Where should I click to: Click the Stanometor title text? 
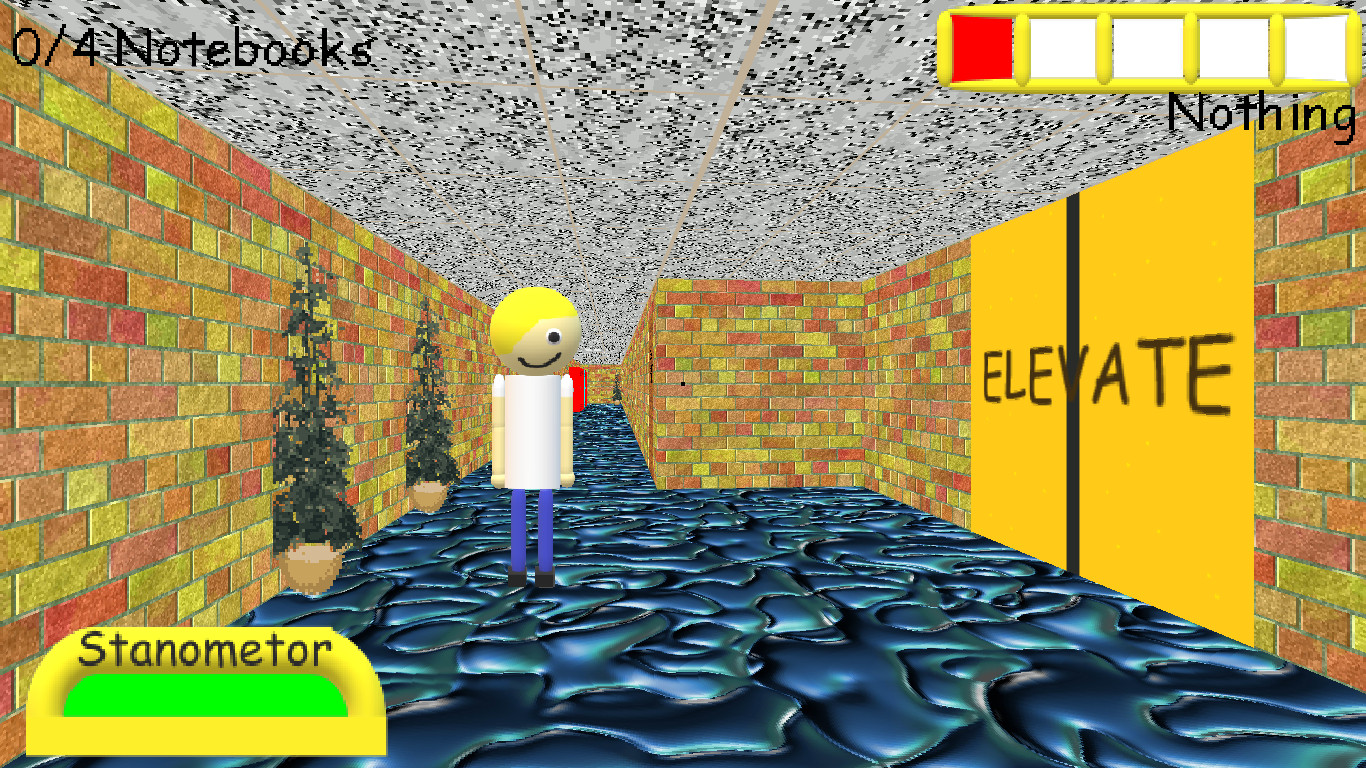205,650
